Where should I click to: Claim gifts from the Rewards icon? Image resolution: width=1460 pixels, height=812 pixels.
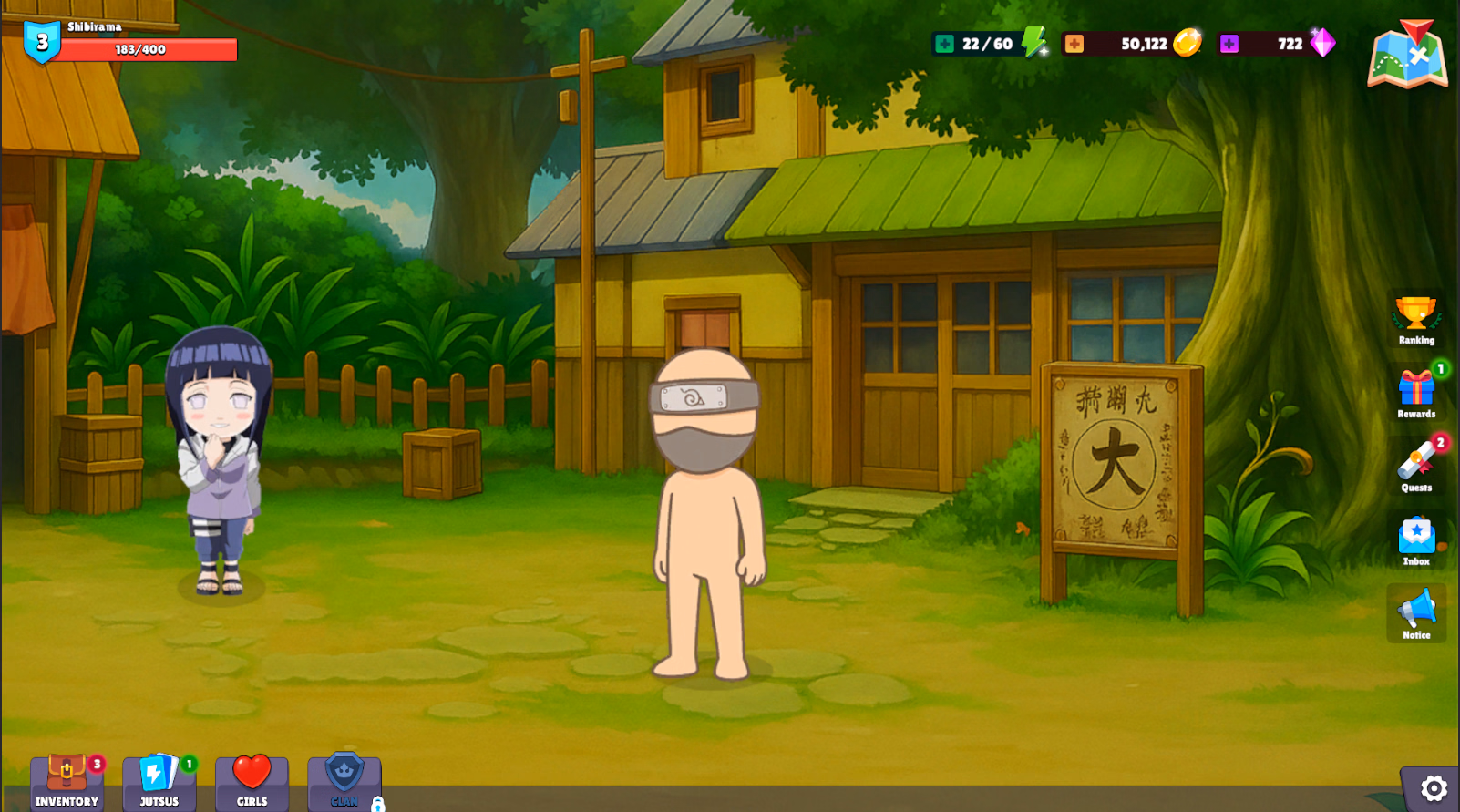coord(1416,394)
